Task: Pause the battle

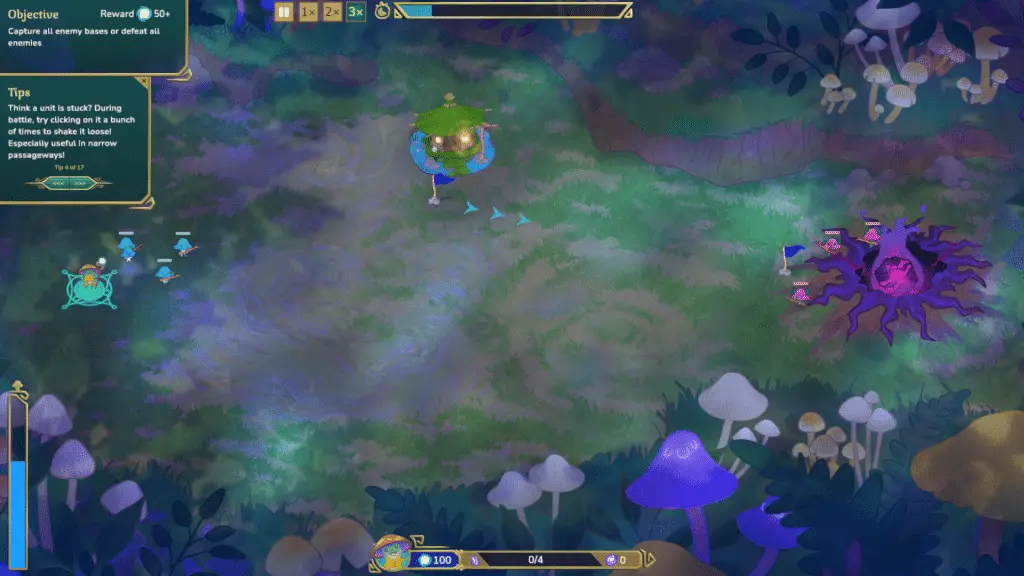Action: 284,11
